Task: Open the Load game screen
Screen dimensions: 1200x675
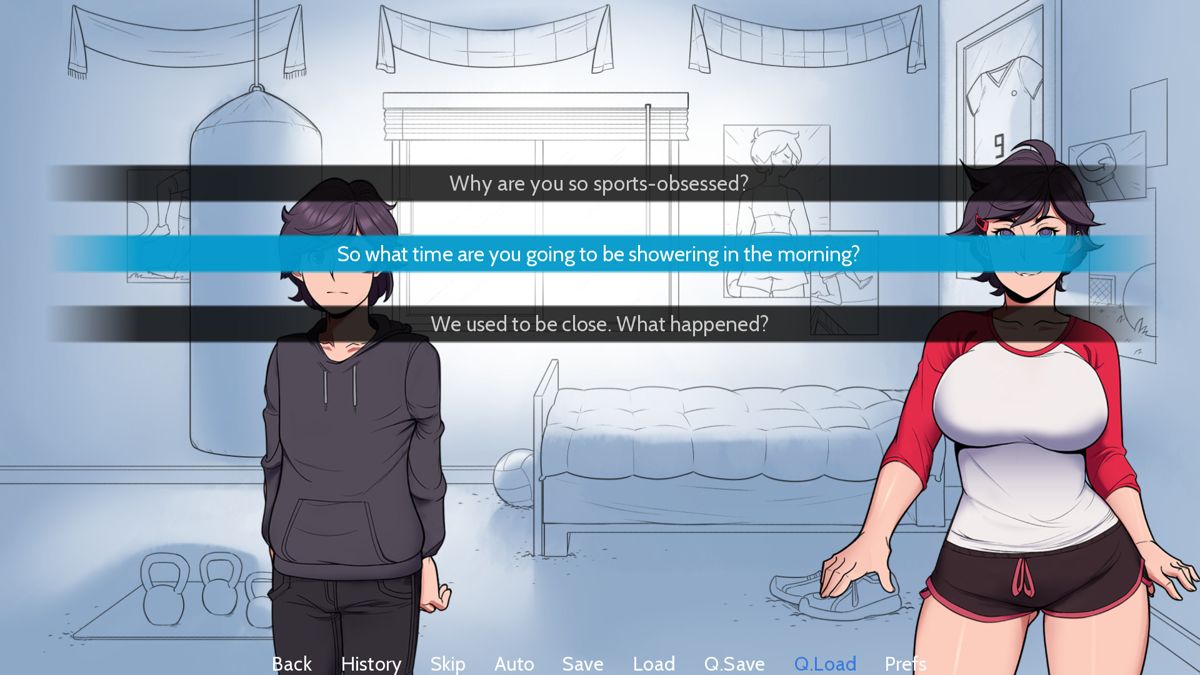Action: pos(654,664)
